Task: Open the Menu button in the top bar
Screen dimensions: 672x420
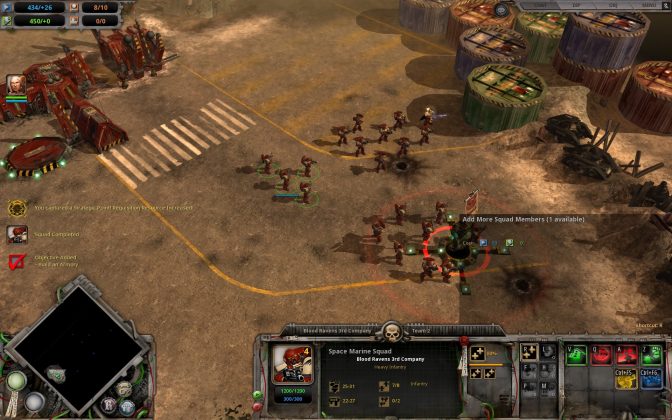Action: pos(647,5)
